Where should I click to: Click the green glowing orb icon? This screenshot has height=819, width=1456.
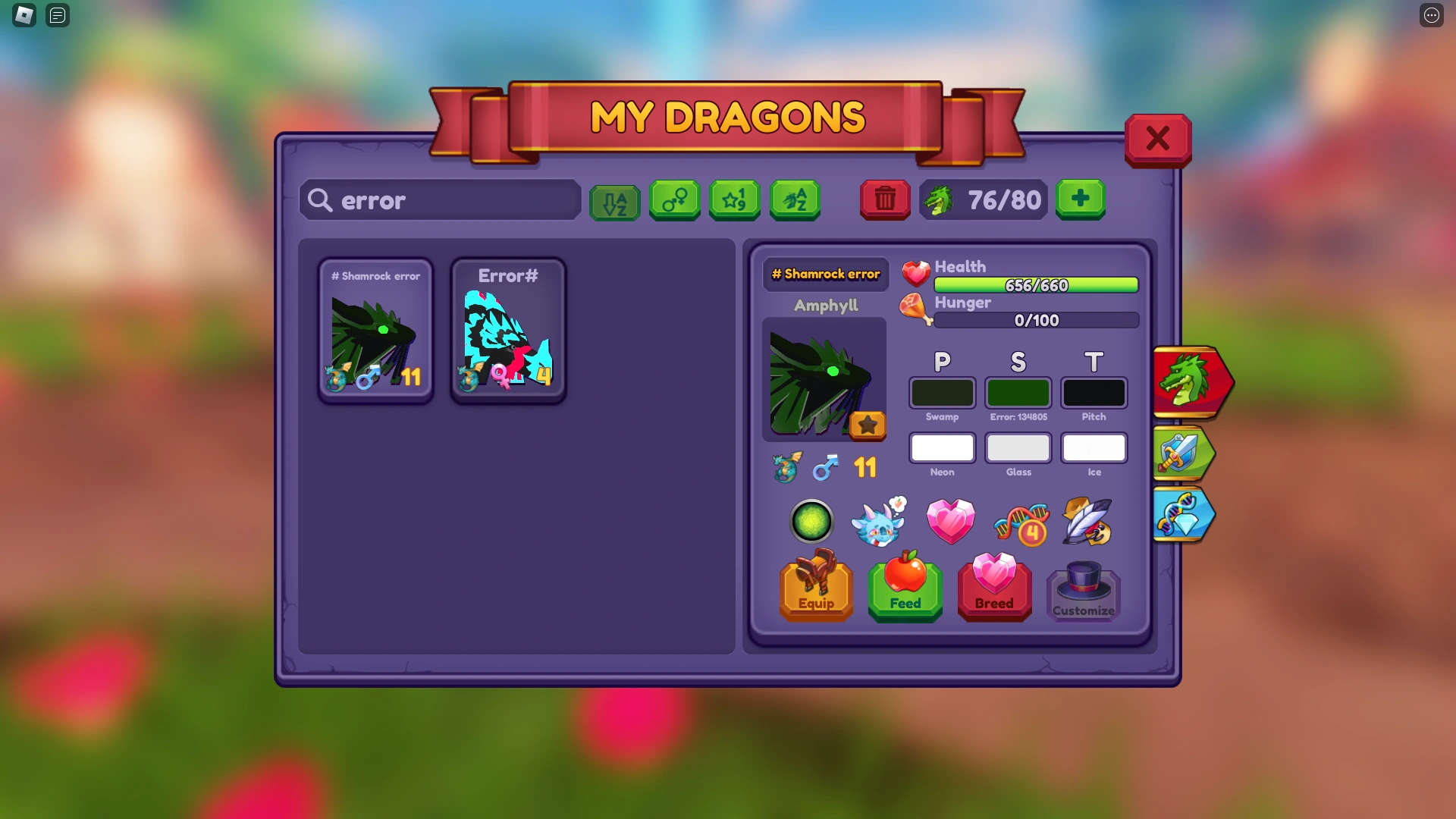[x=811, y=522]
